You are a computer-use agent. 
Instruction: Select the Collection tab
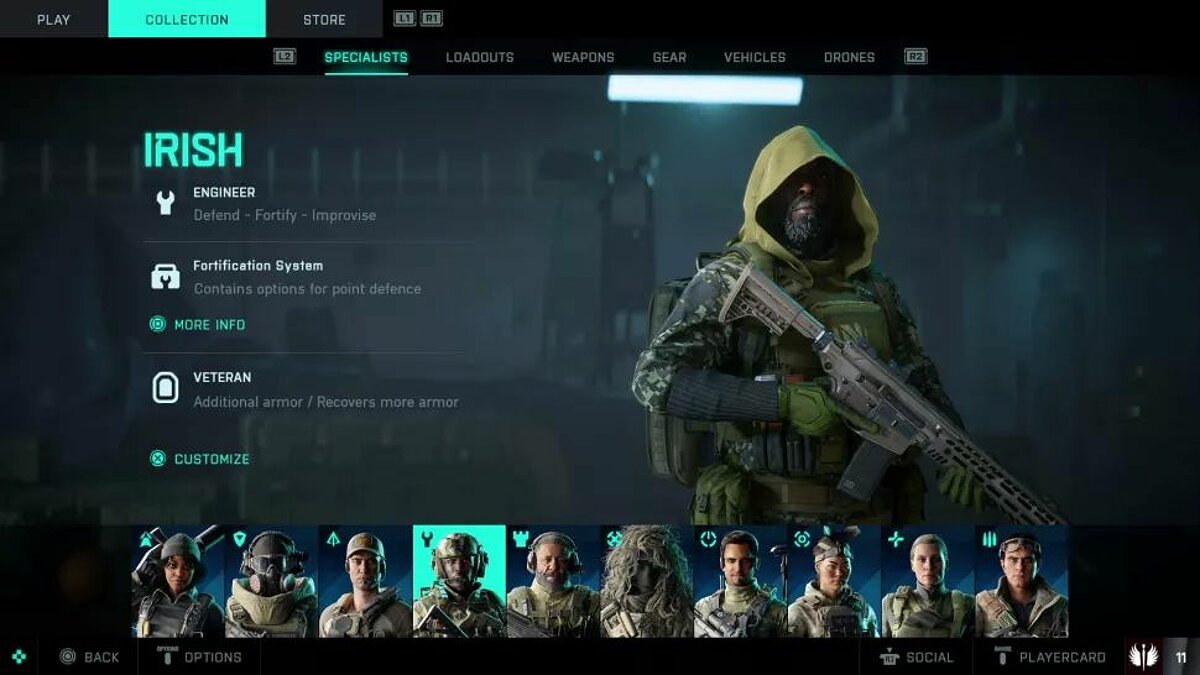point(187,19)
